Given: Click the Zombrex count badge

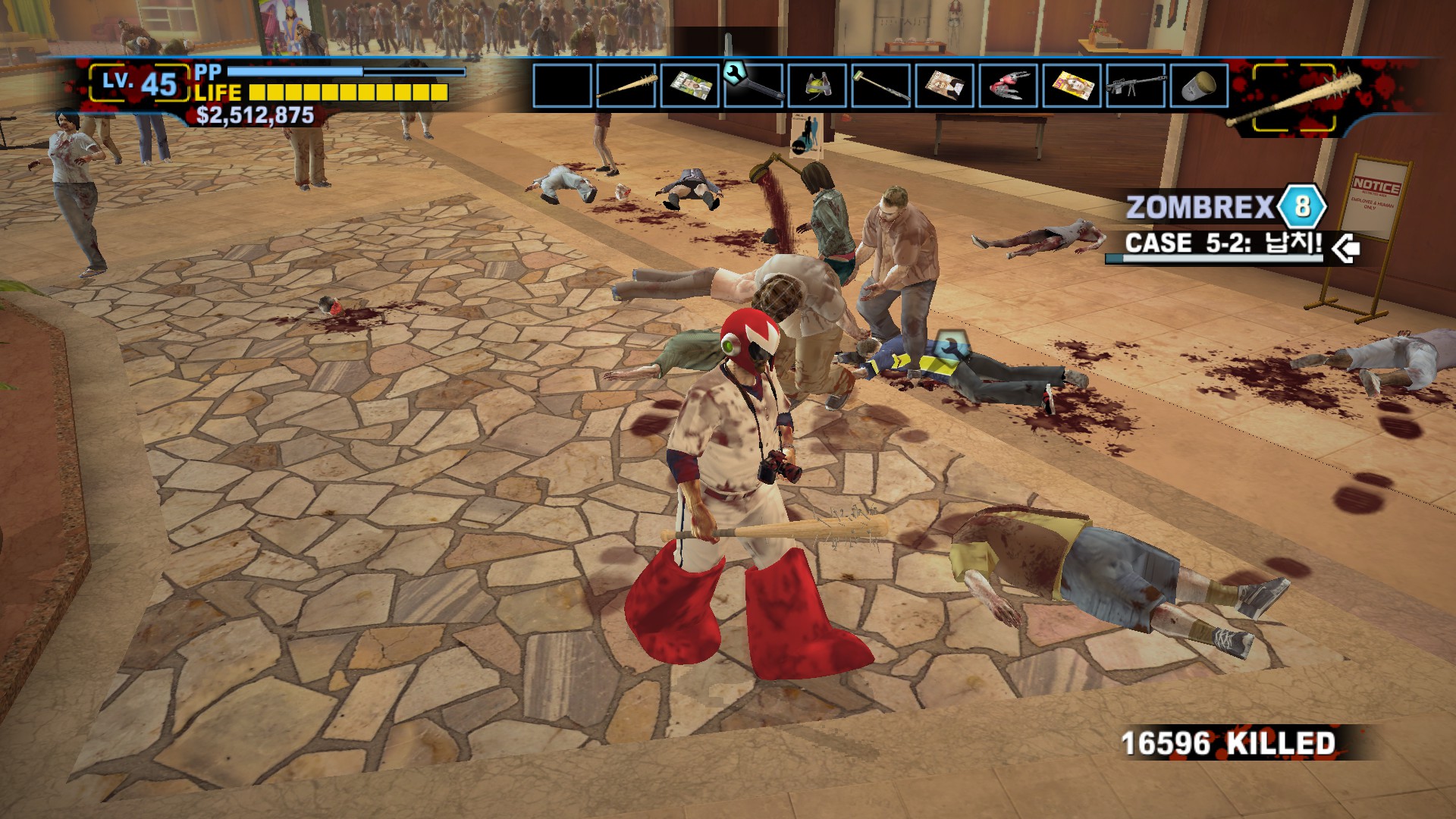Looking at the screenshot, I should 1301,206.
